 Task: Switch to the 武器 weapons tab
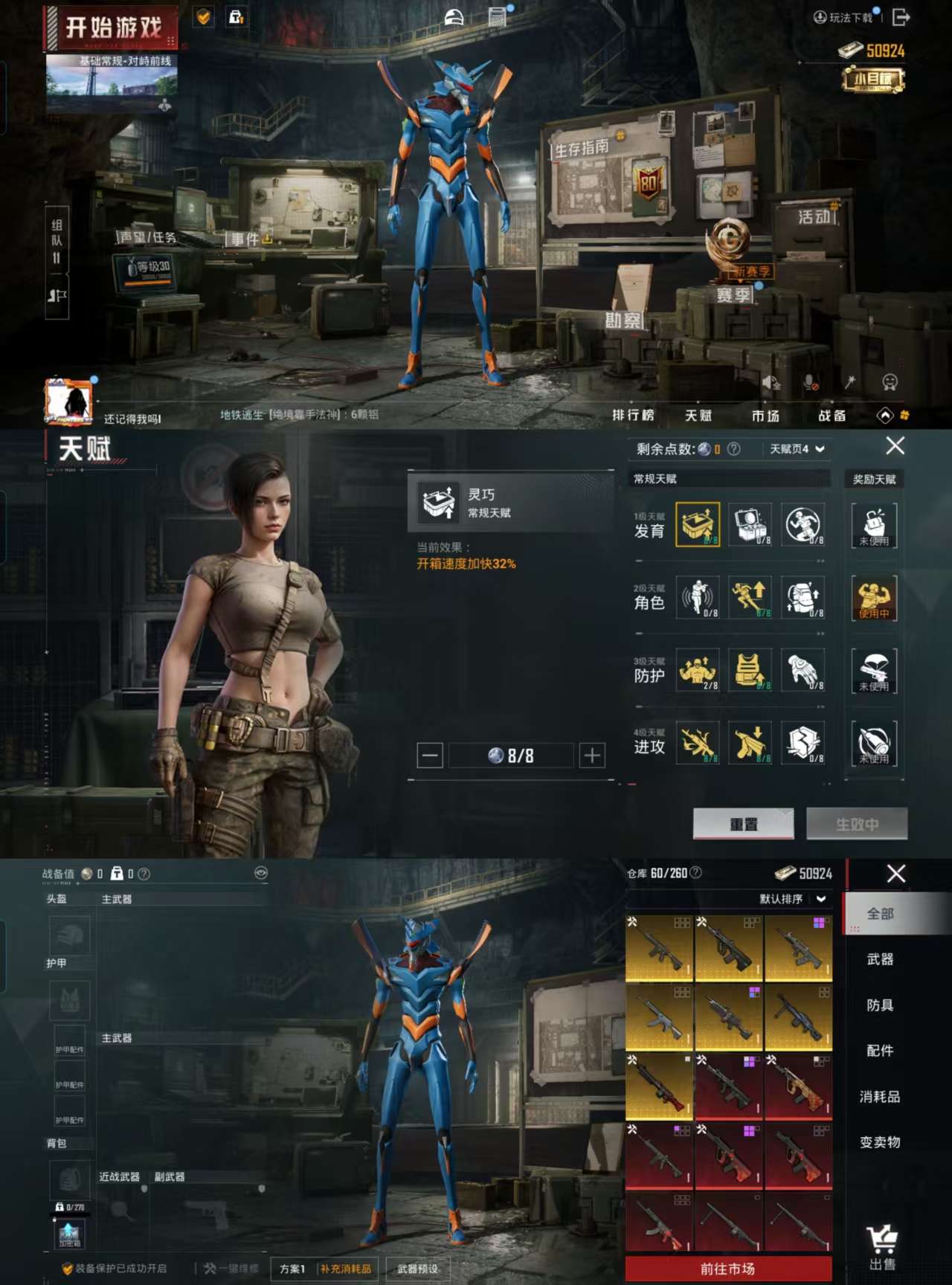[x=880, y=959]
